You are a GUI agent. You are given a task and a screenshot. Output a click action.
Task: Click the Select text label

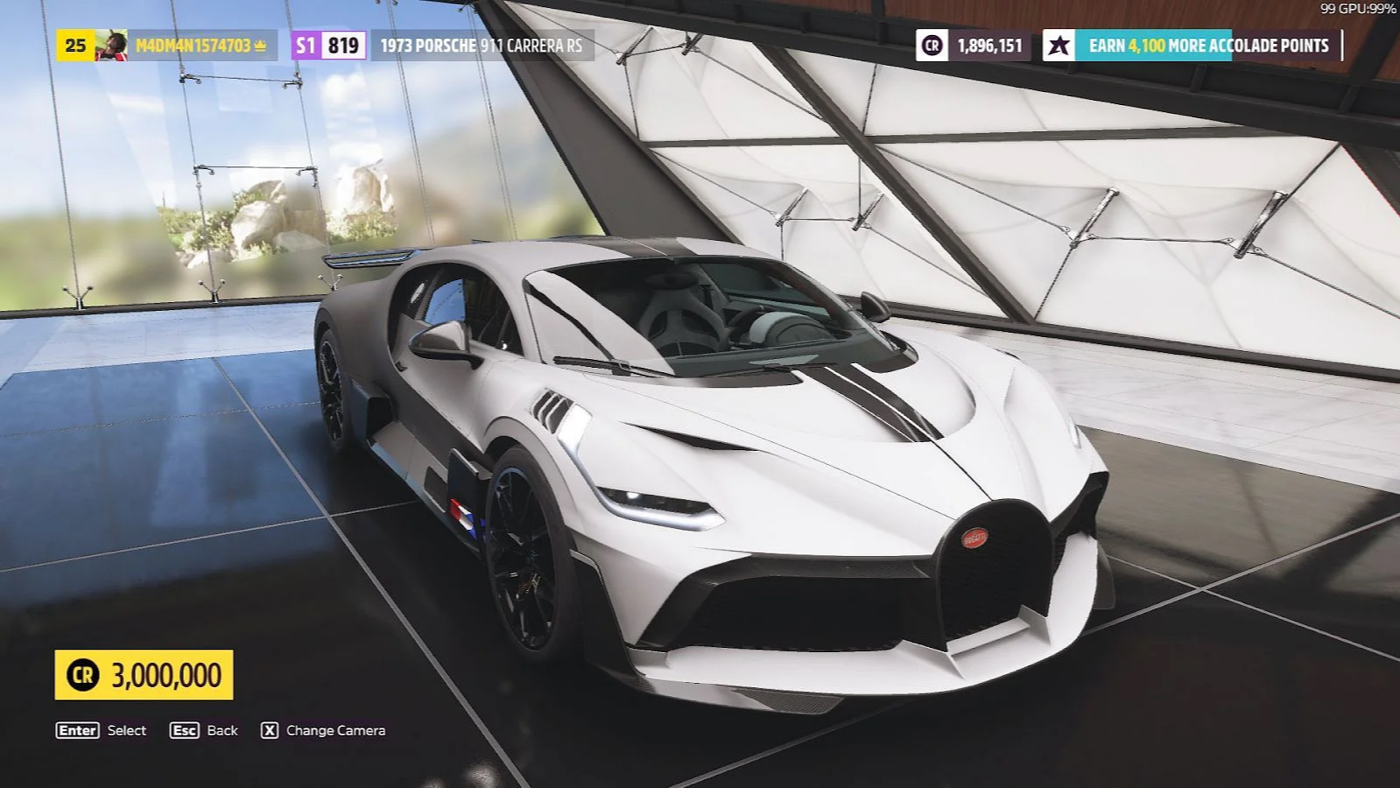[125, 730]
